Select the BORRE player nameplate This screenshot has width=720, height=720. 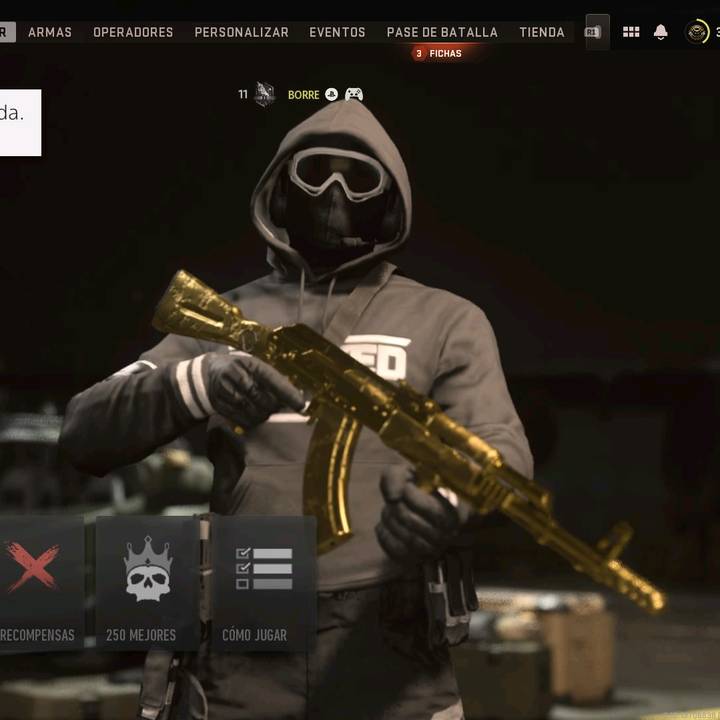click(303, 95)
